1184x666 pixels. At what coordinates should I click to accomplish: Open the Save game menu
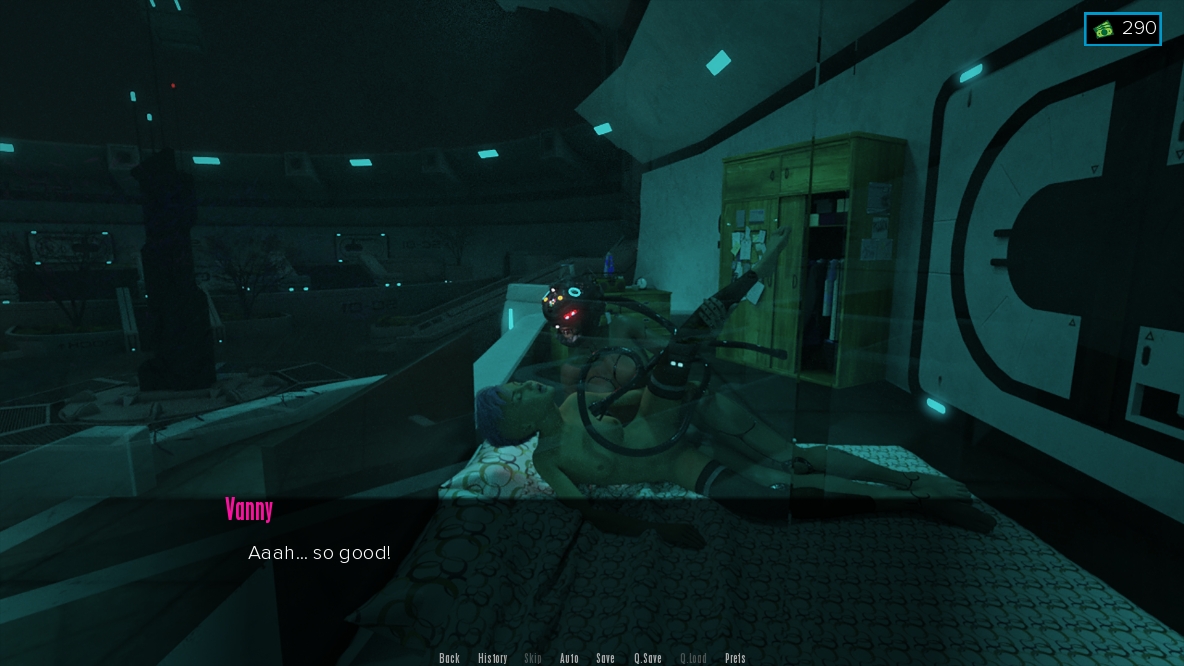(x=605, y=658)
